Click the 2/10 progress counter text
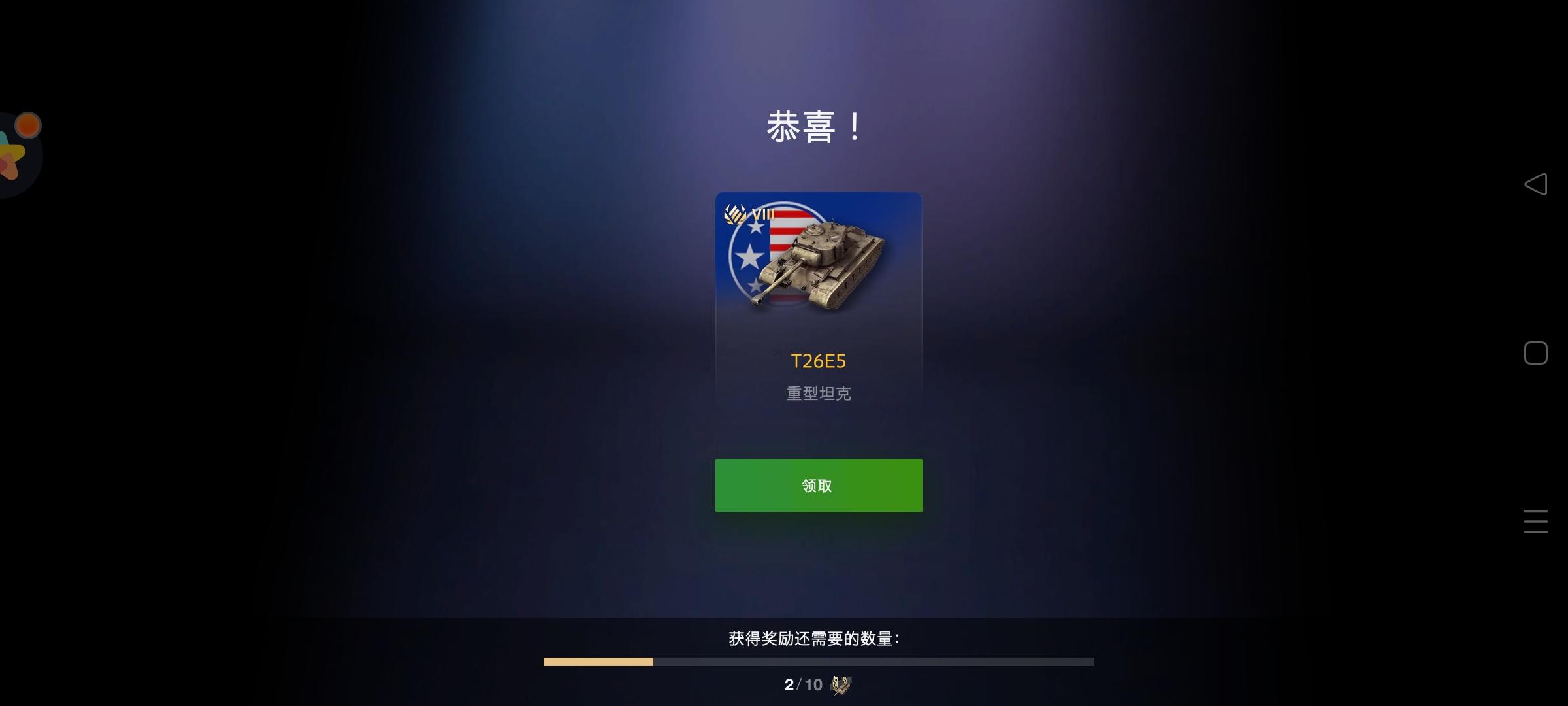 click(x=802, y=685)
